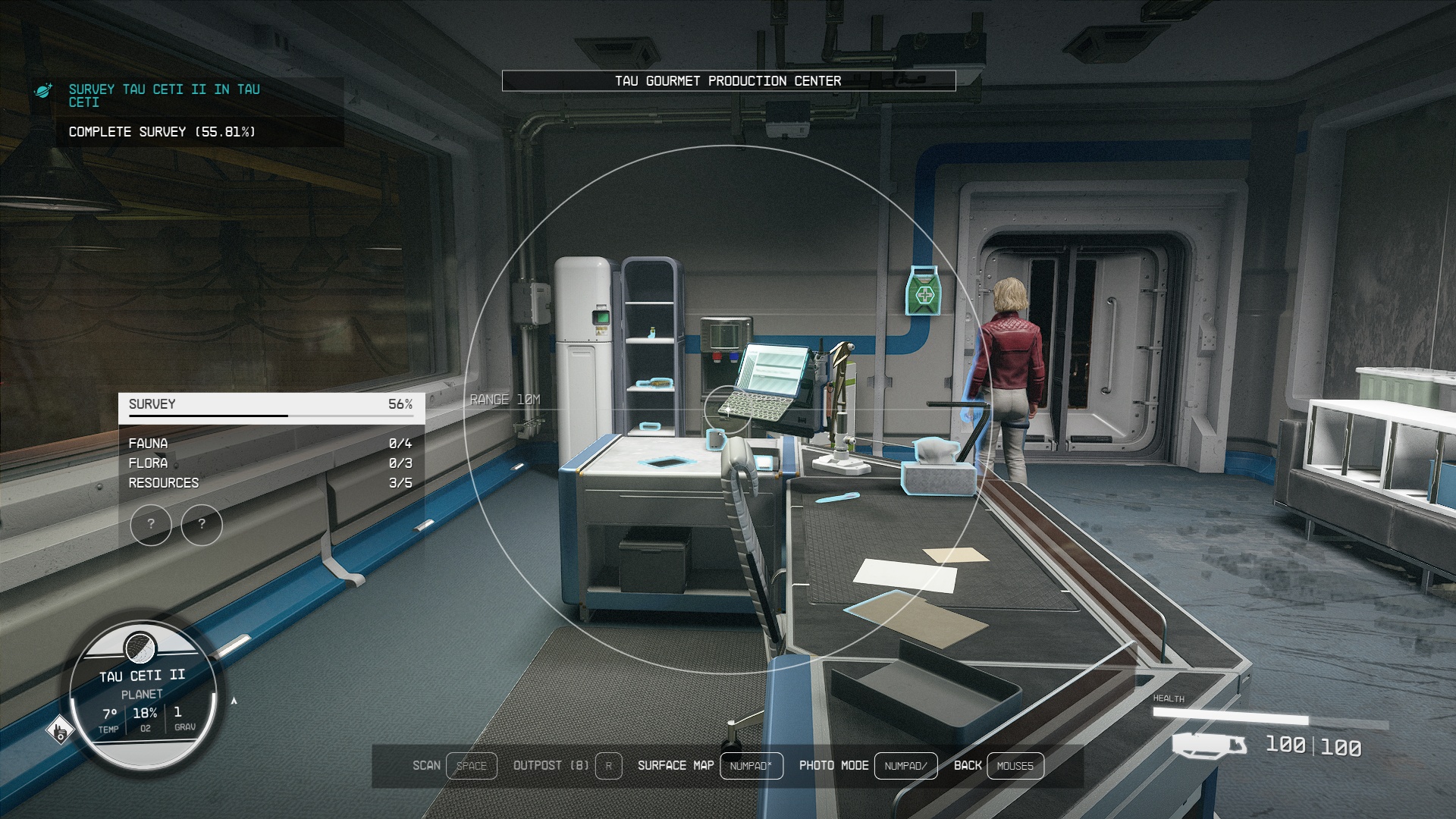Image resolution: width=1456 pixels, height=819 pixels.
Task: Click the first unknown resource question mark
Action: (151, 524)
